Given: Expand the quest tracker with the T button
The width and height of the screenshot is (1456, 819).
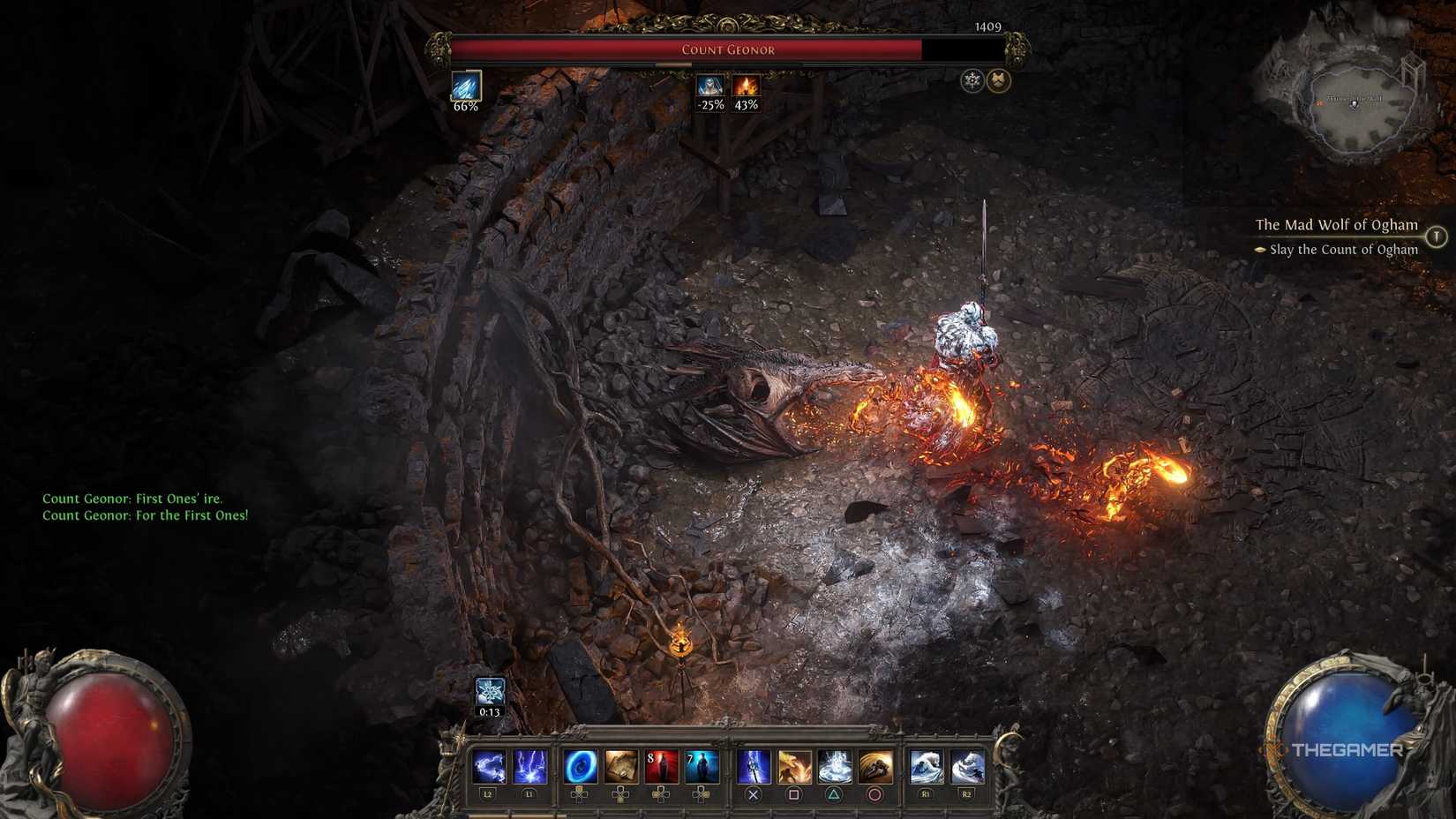Looking at the screenshot, I should click(x=1437, y=236).
